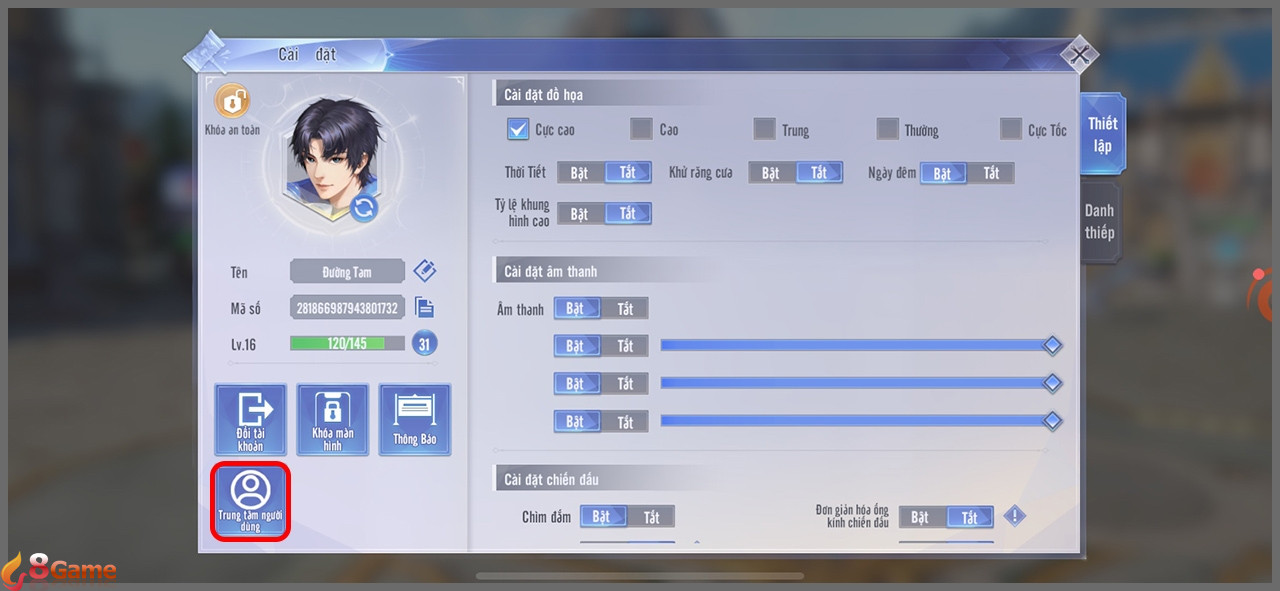This screenshot has width=1280, height=591.
Task: Choose the Trung graphics quality
Action: pos(764,129)
